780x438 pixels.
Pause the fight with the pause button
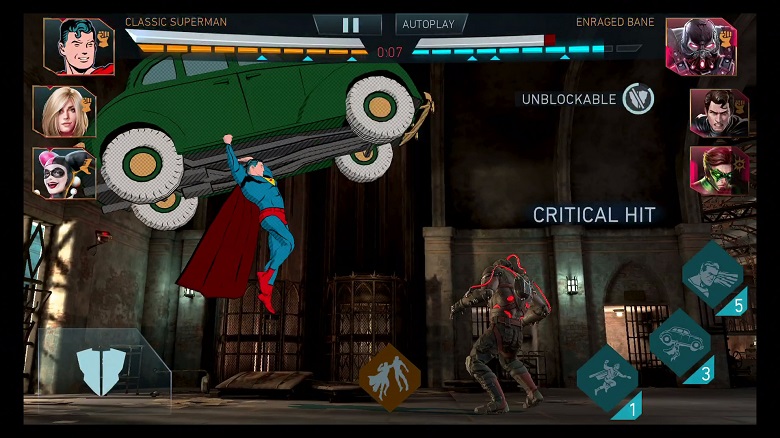coord(347,24)
